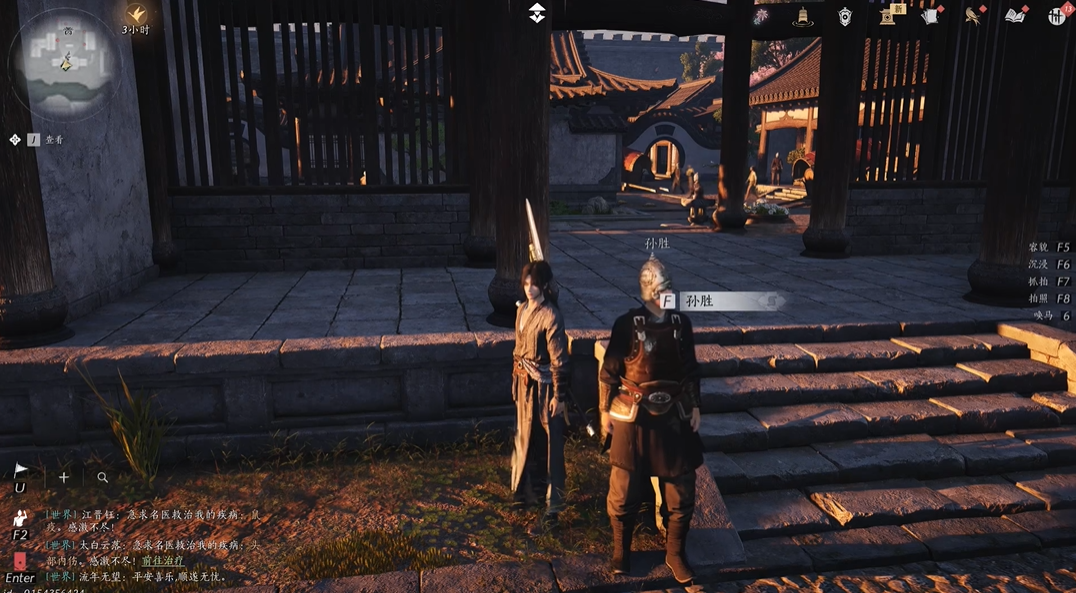
Task: Open the shield emblem icon
Action: coord(845,16)
